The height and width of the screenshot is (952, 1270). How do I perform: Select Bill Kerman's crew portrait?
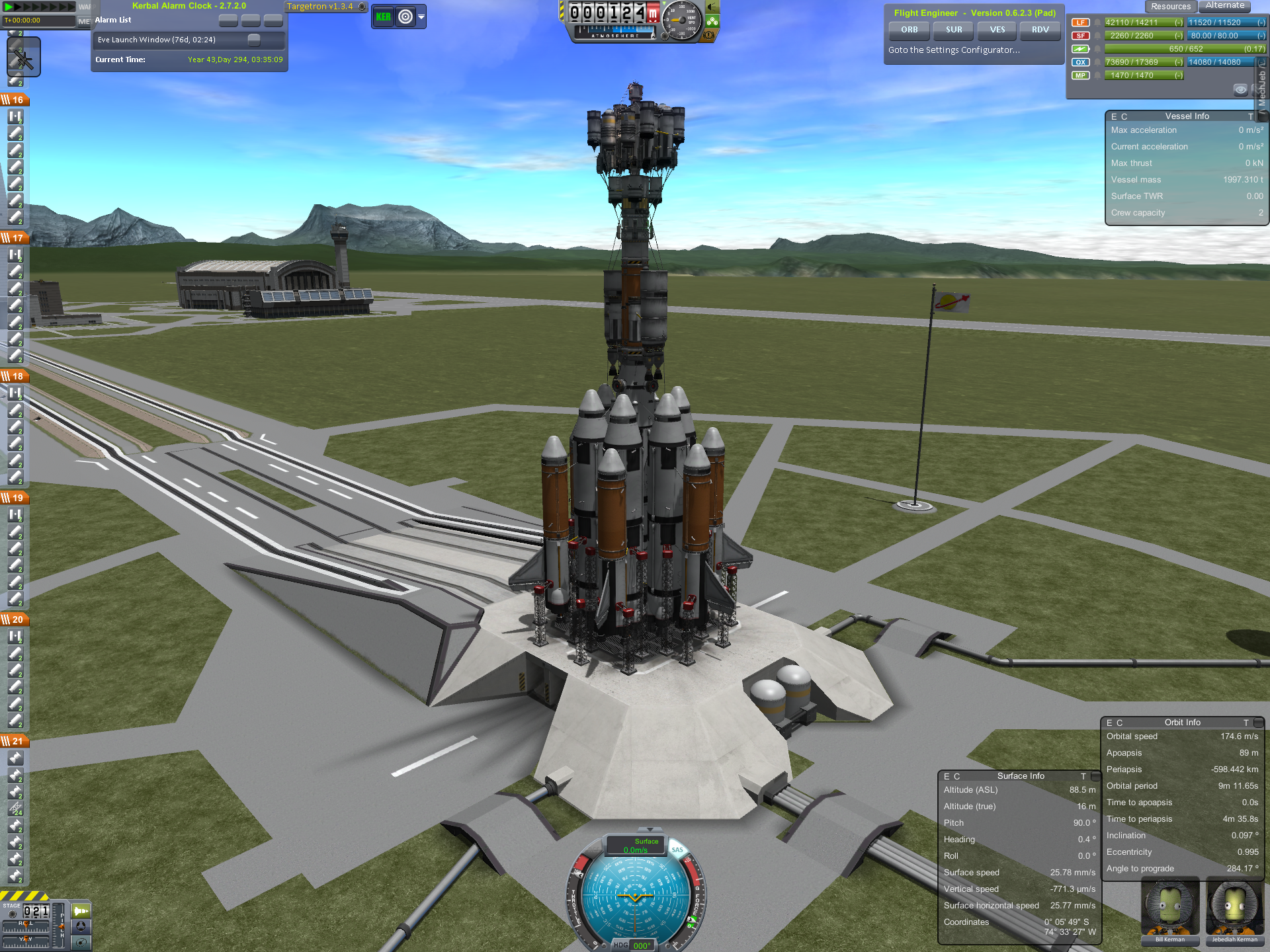coord(1169,910)
